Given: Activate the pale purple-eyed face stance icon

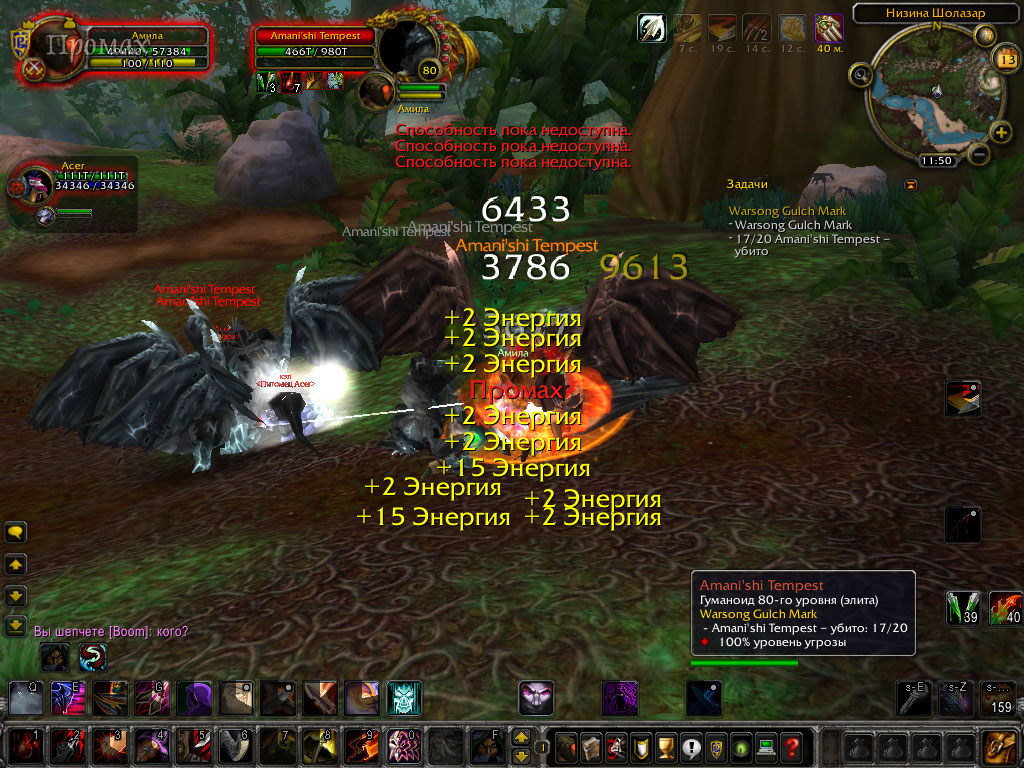Looking at the screenshot, I should [536, 698].
